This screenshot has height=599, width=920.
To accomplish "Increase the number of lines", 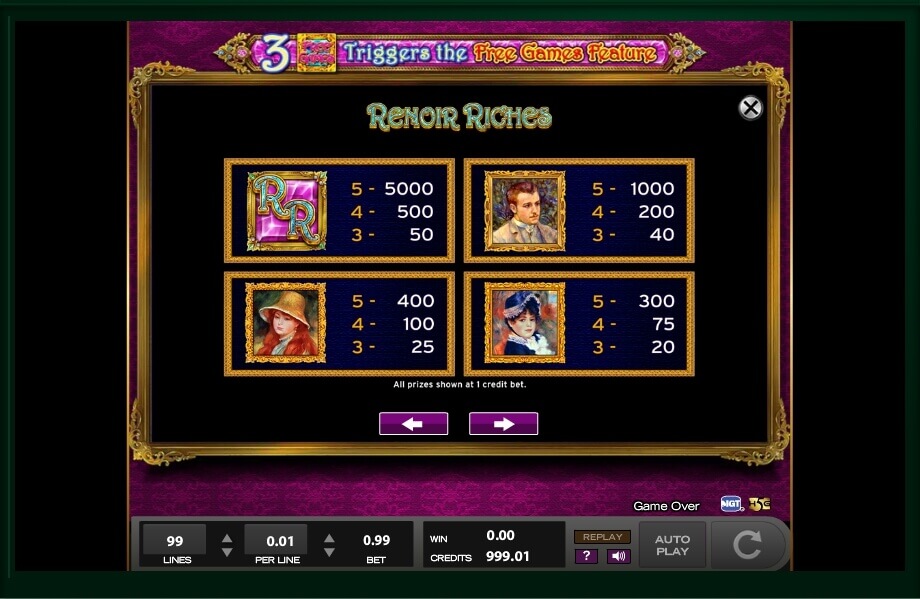I will point(227,537).
